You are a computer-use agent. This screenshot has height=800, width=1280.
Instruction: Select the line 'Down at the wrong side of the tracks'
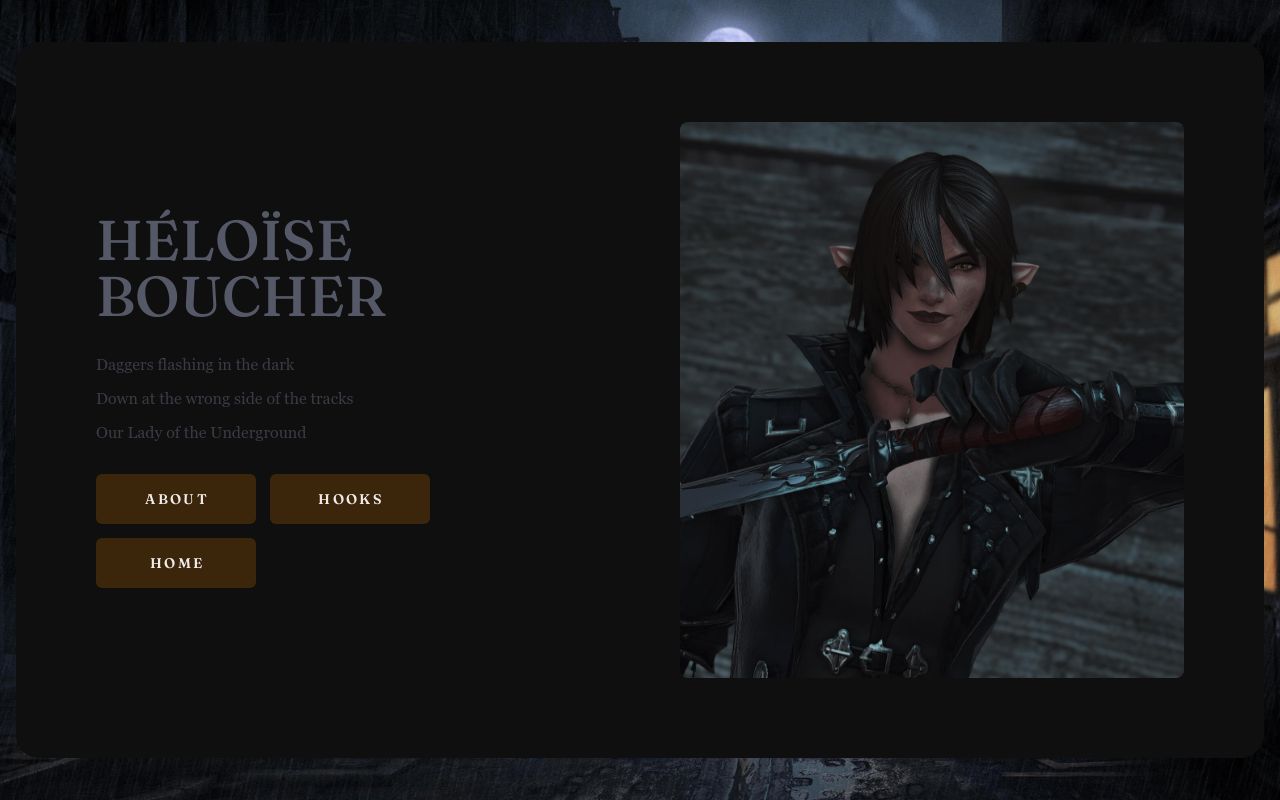coord(224,398)
